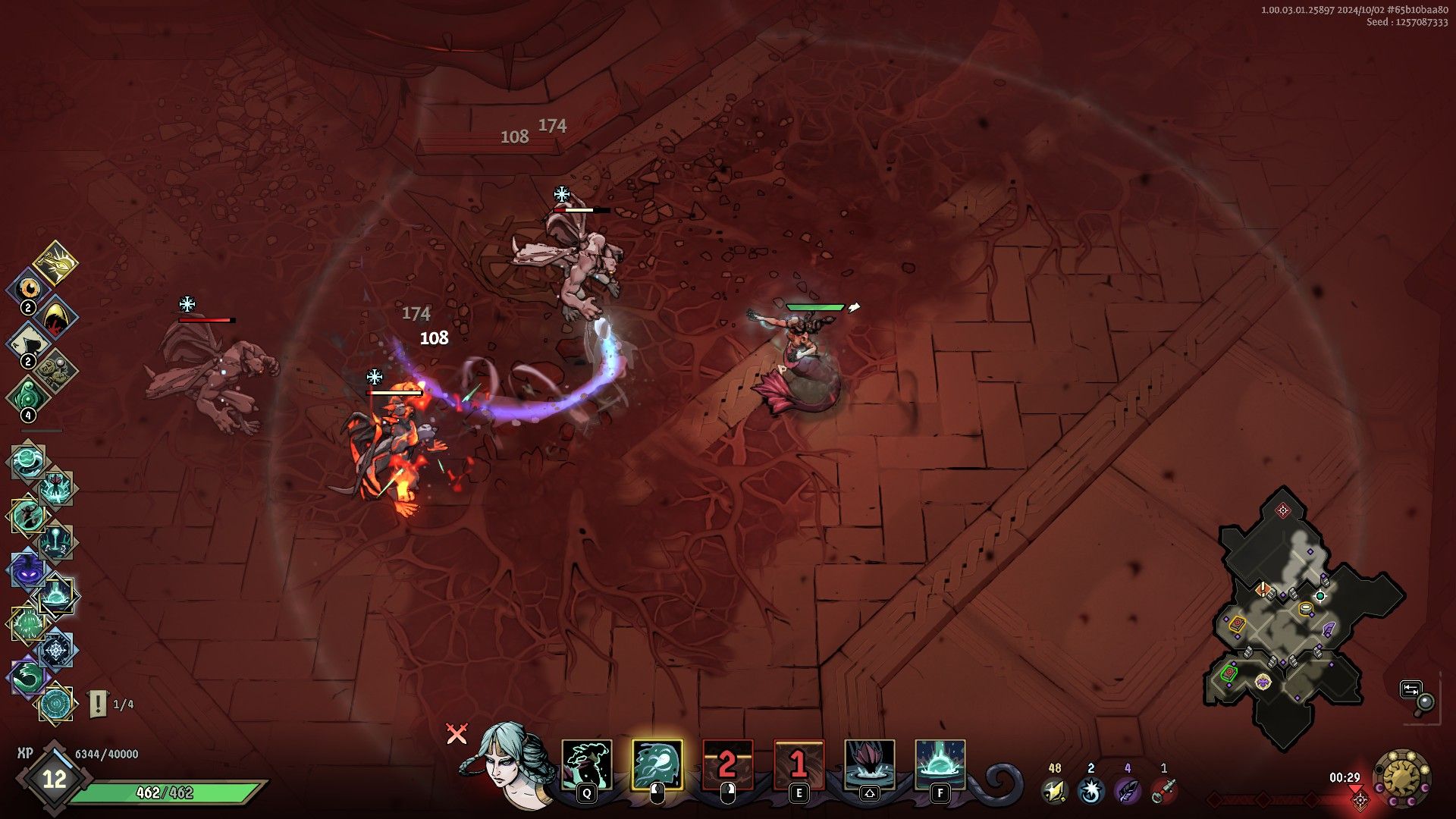This screenshot has height=819, width=1456.
Task: Click the purple feather resource icon
Action: (1127, 791)
